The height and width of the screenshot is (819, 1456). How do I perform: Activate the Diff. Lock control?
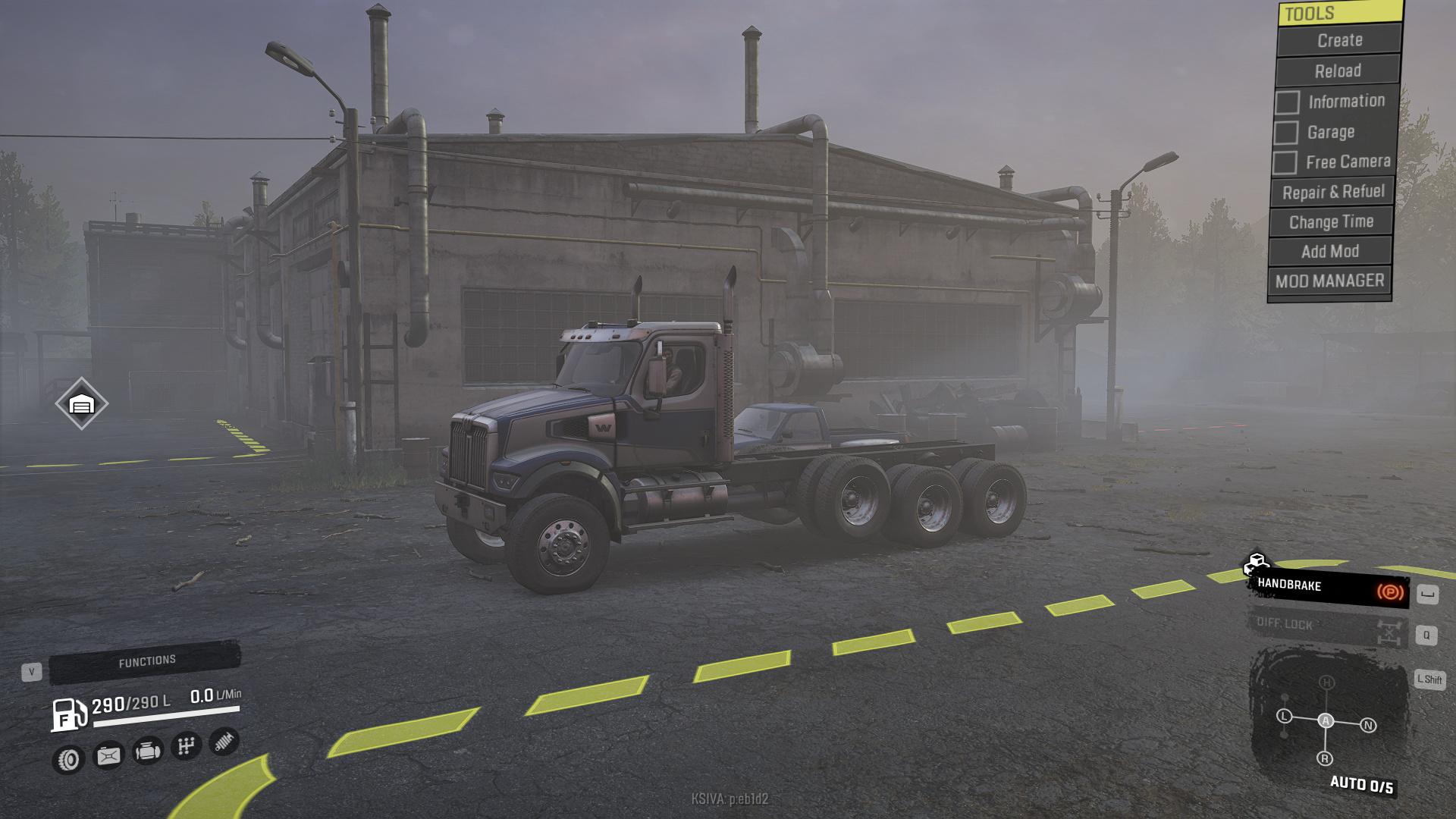1327,626
